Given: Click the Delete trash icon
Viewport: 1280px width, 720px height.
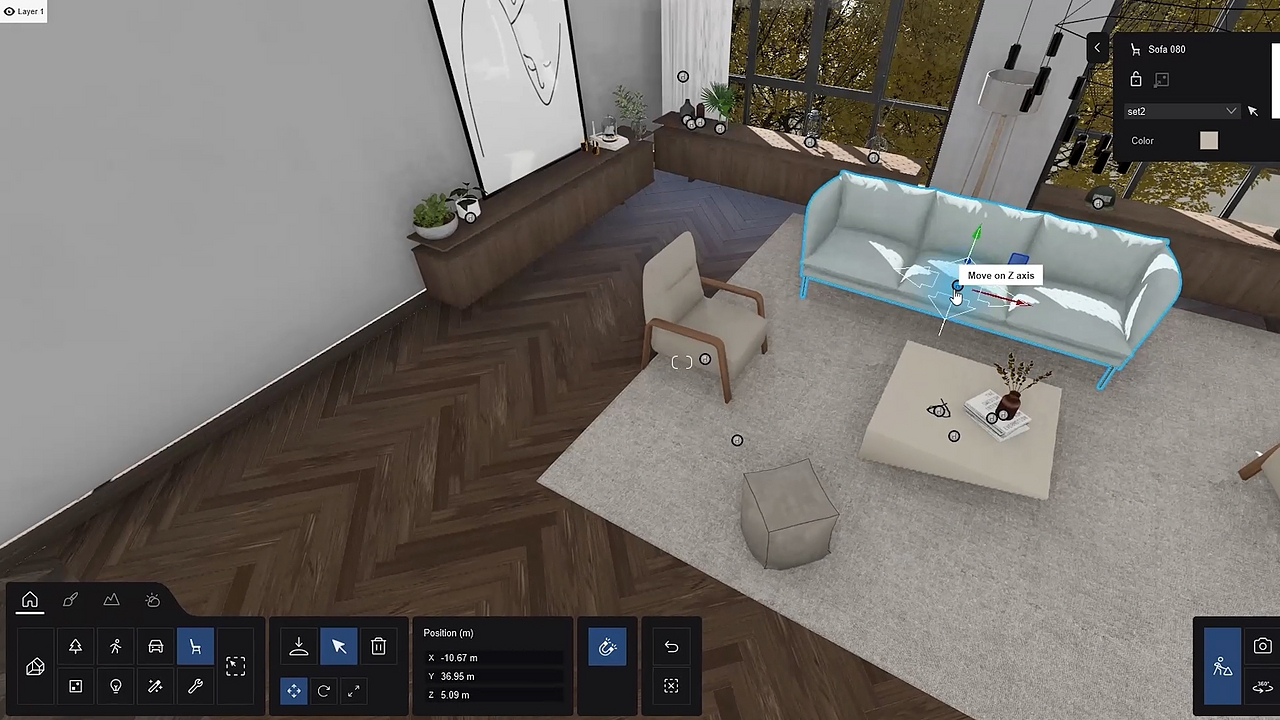Looking at the screenshot, I should point(378,647).
